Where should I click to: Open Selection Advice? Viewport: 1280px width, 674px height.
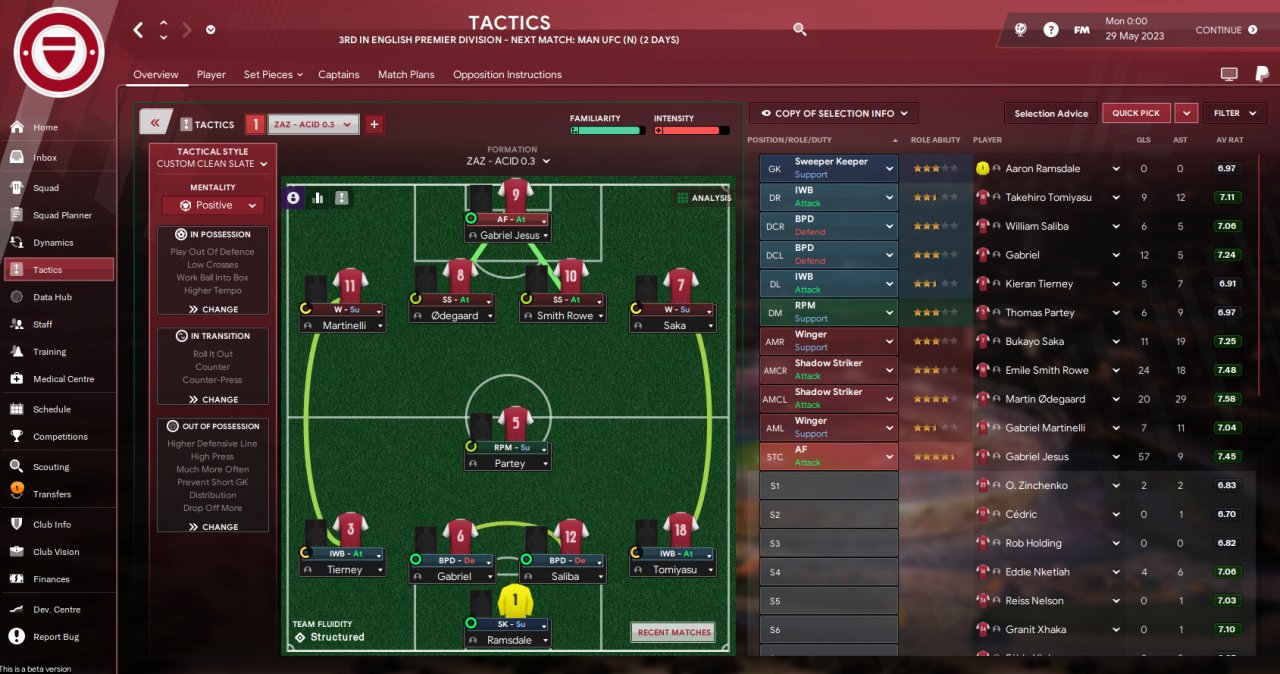click(x=1051, y=113)
